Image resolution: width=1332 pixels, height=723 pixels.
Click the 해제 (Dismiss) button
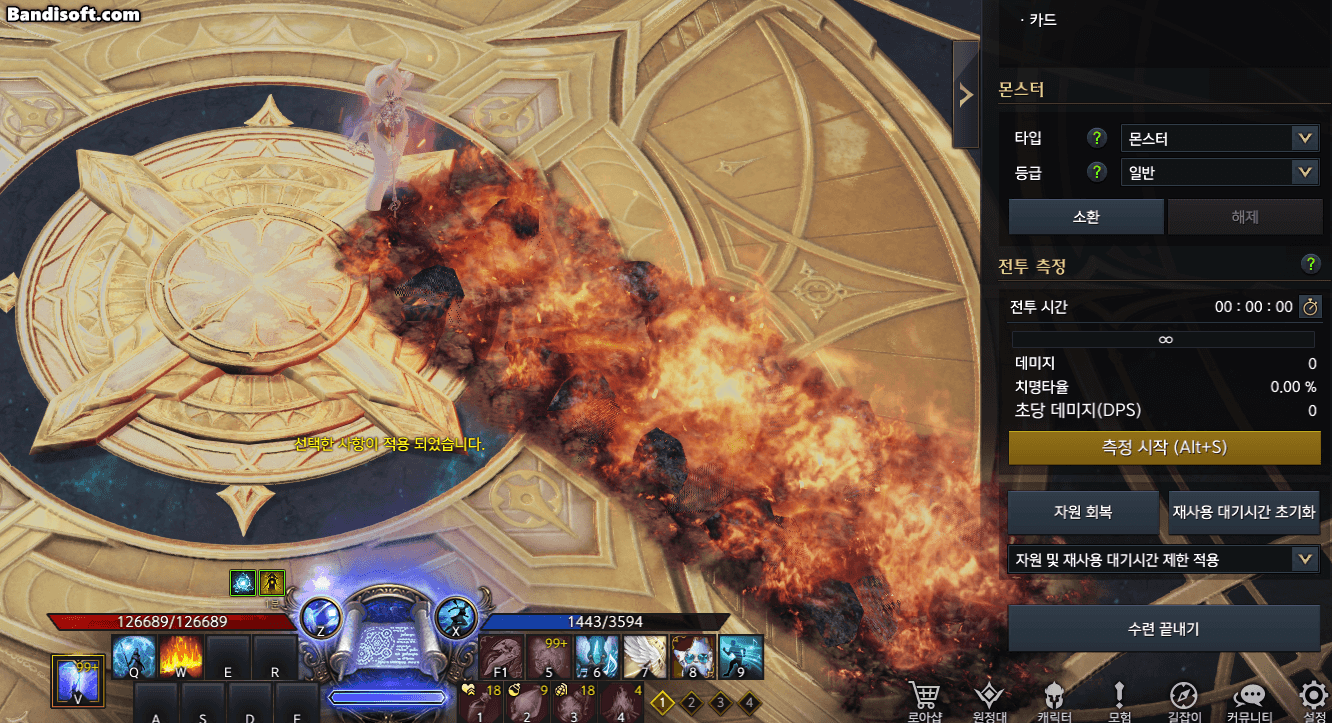click(x=1245, y=216)
